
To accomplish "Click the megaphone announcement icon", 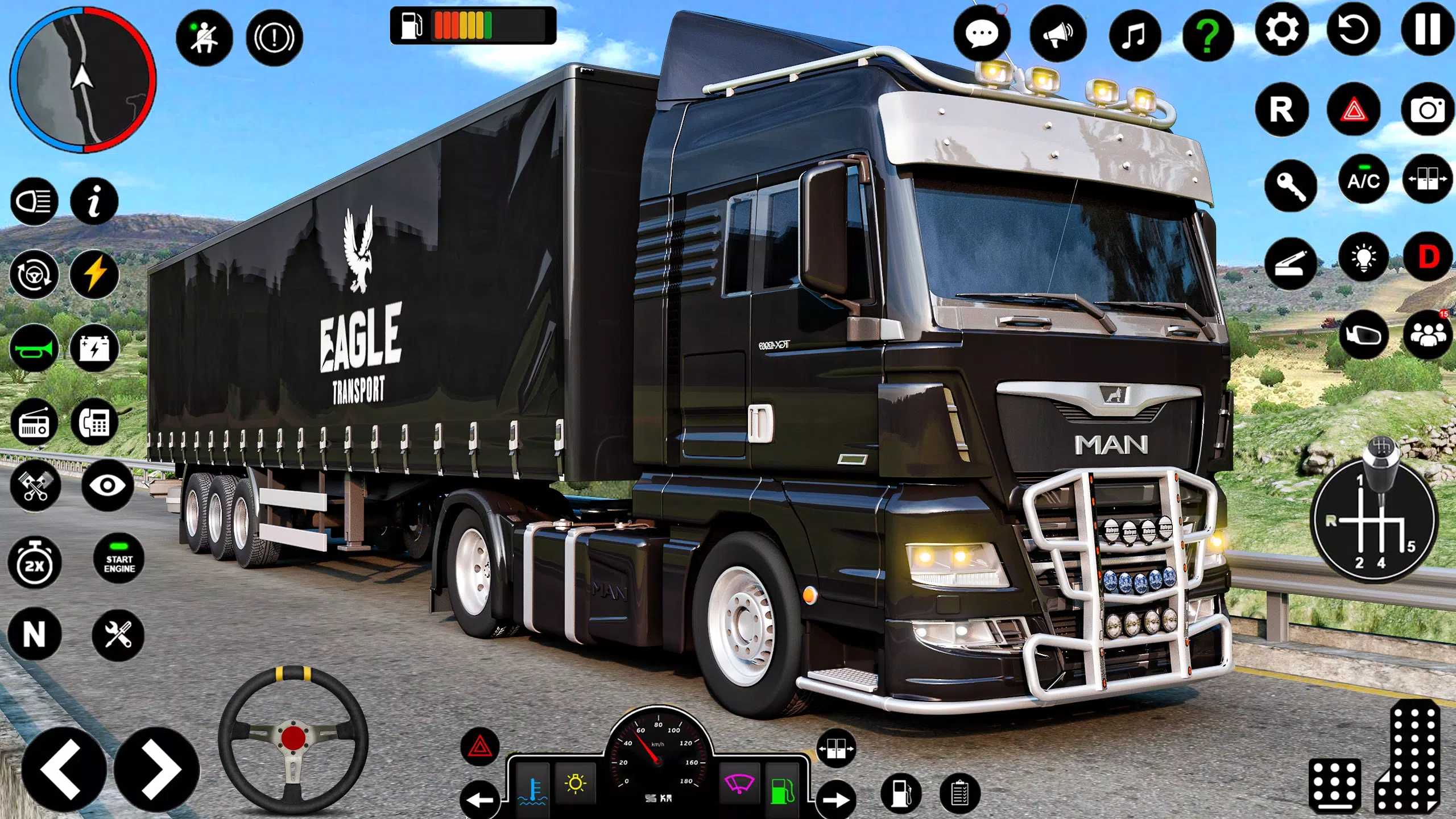I will (1058, 35).
